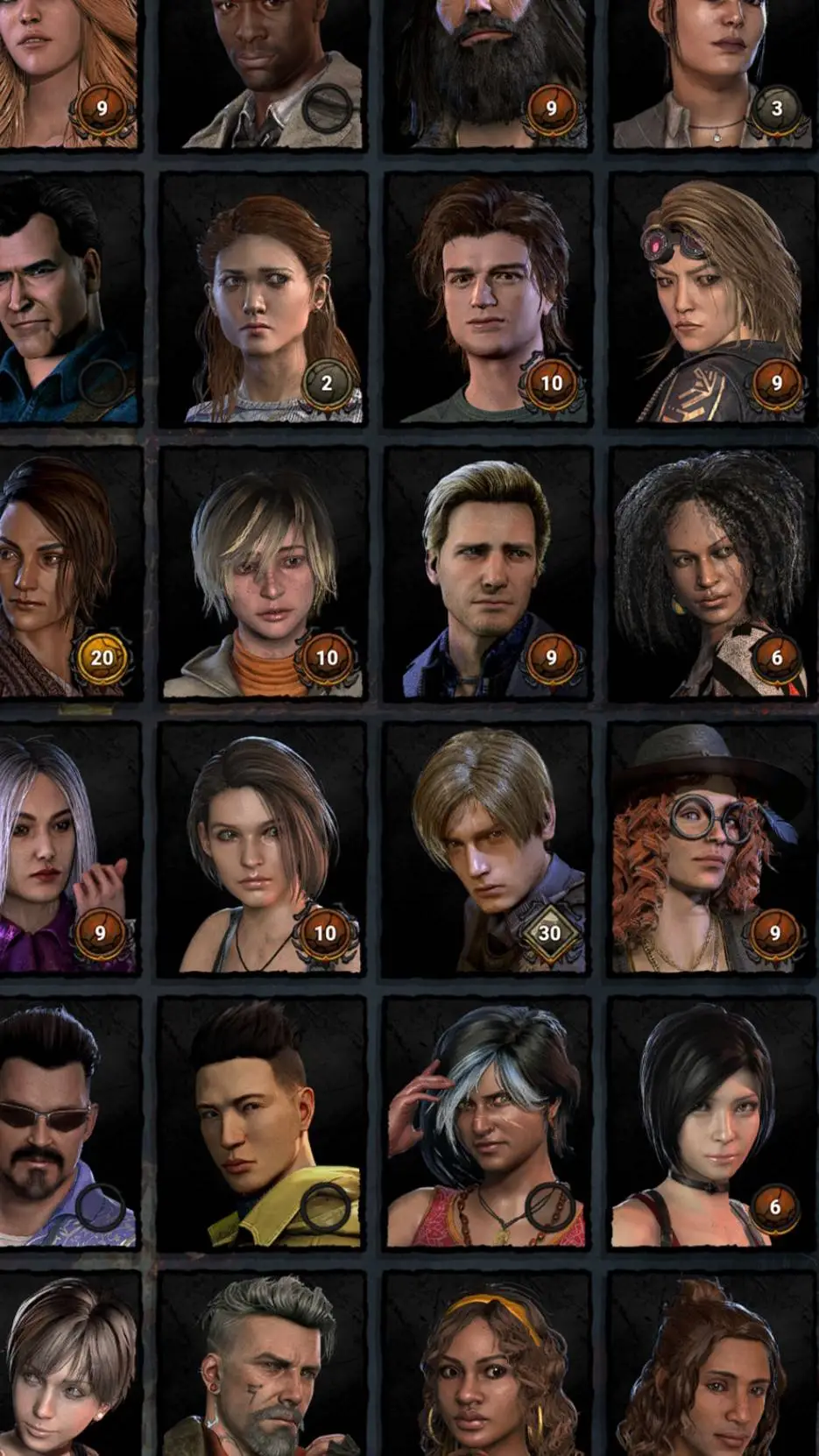Viewport: 819px width, 1456px height.
Task: Choose the woman with hat and round glasses
Action: pos(712,849)
